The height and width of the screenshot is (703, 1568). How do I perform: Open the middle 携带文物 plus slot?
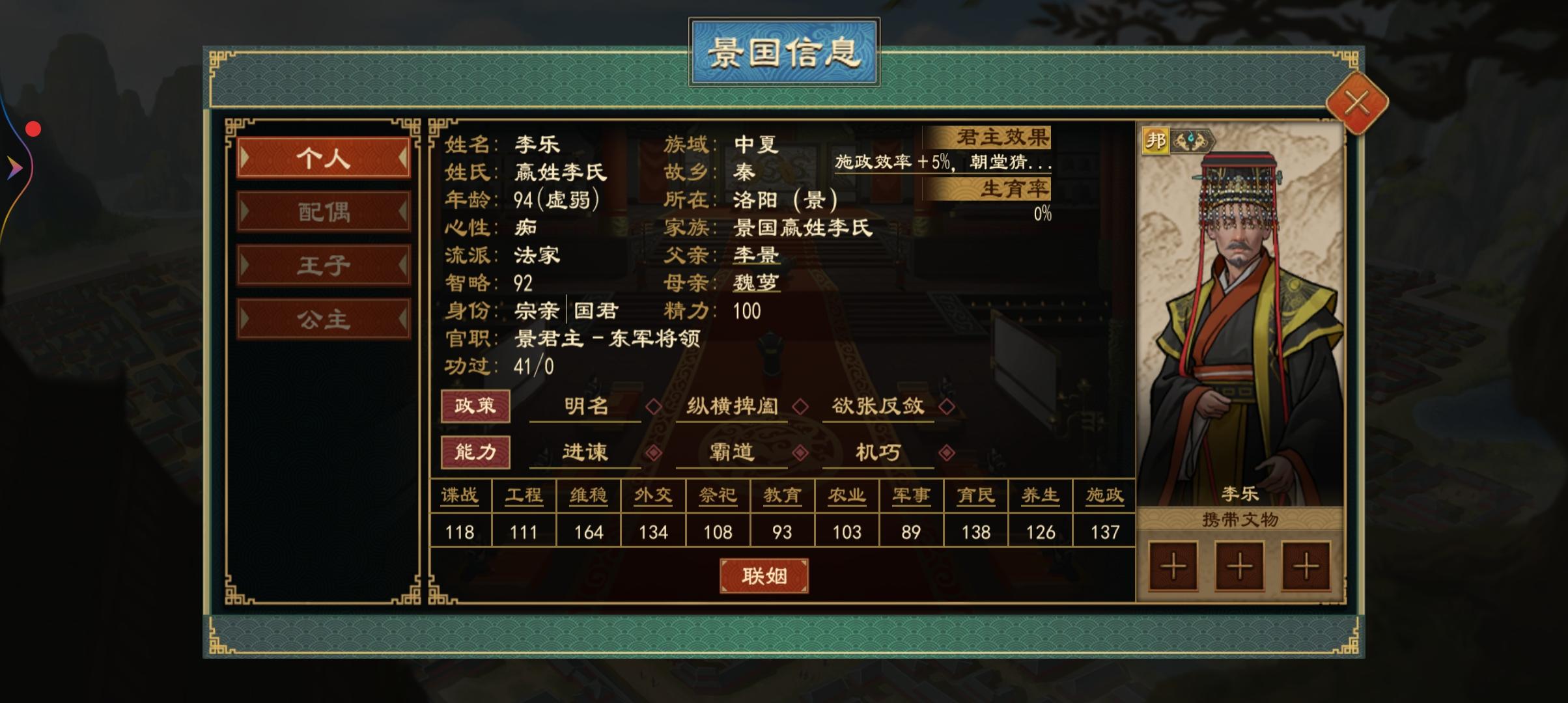click(1239, 566)
